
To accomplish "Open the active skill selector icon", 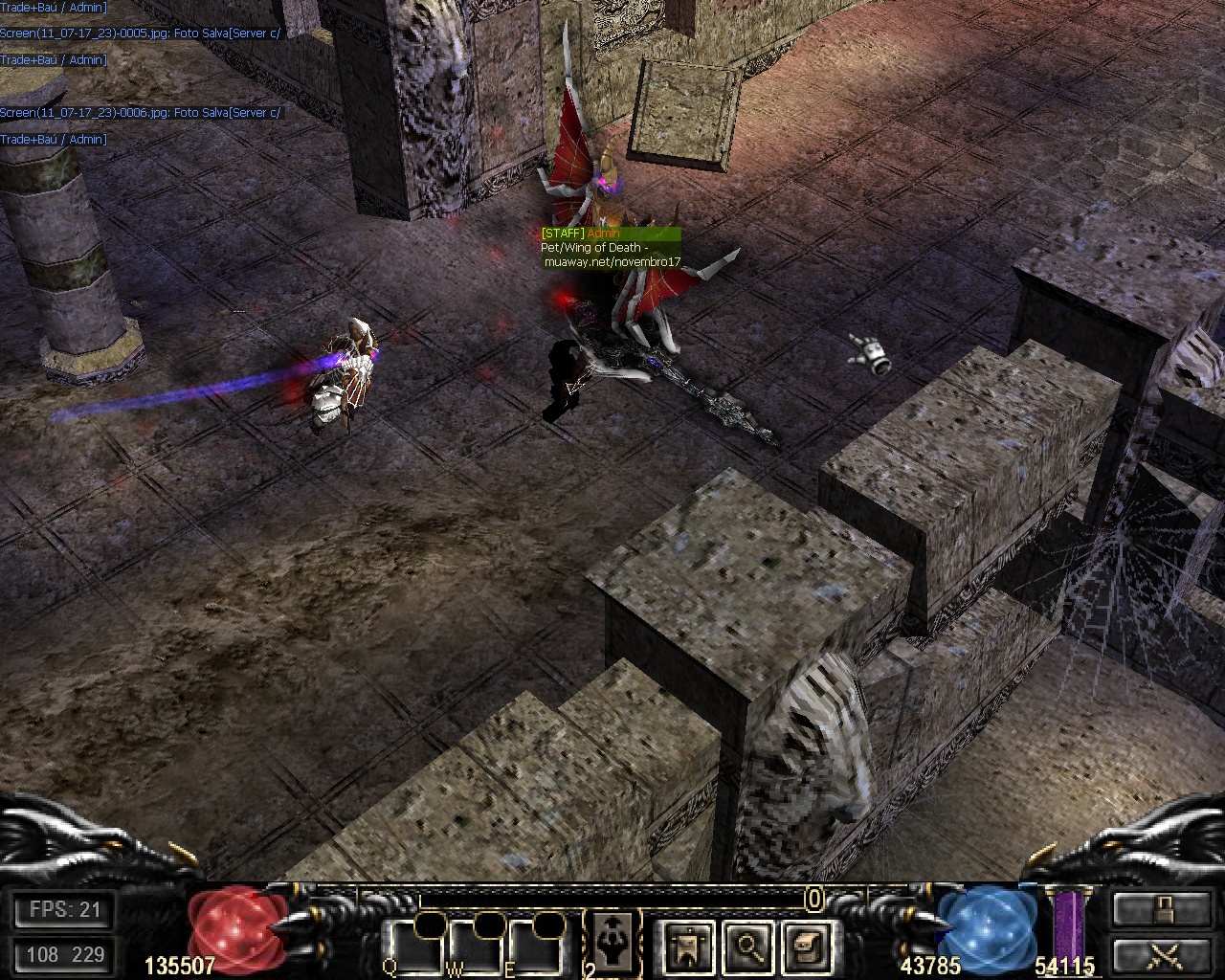I will tap(610, 943).
